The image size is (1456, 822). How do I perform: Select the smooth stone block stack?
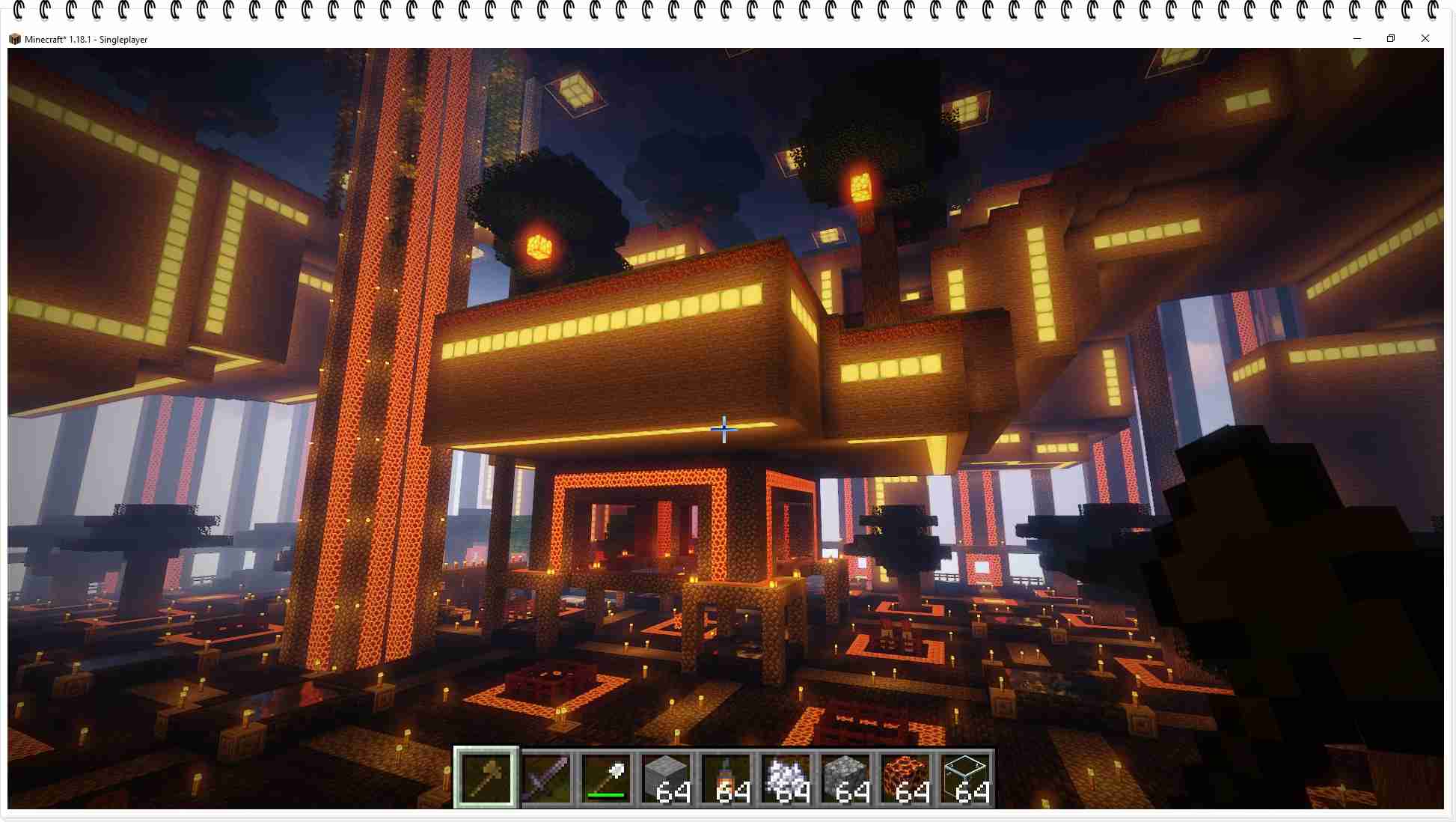pos(666,777)
